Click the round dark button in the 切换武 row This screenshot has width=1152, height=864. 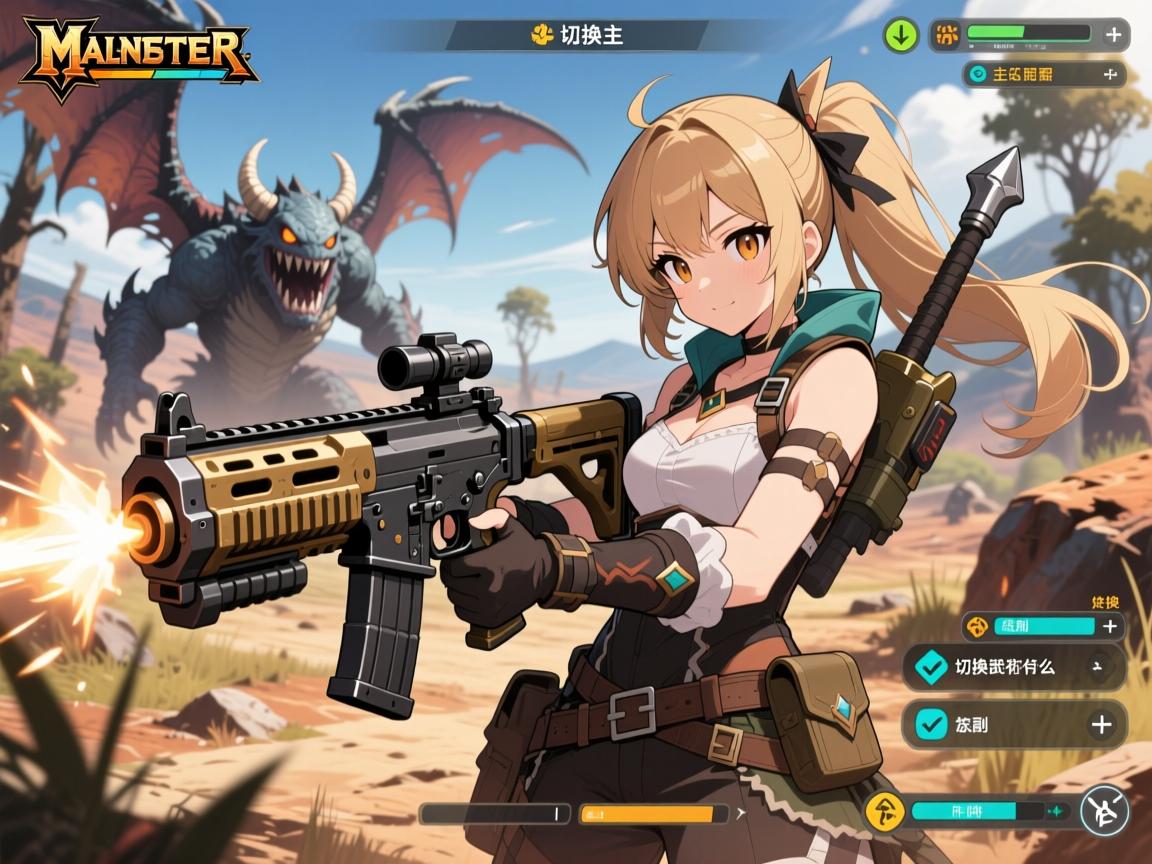pyautogui.click(x=1098, y=666)
